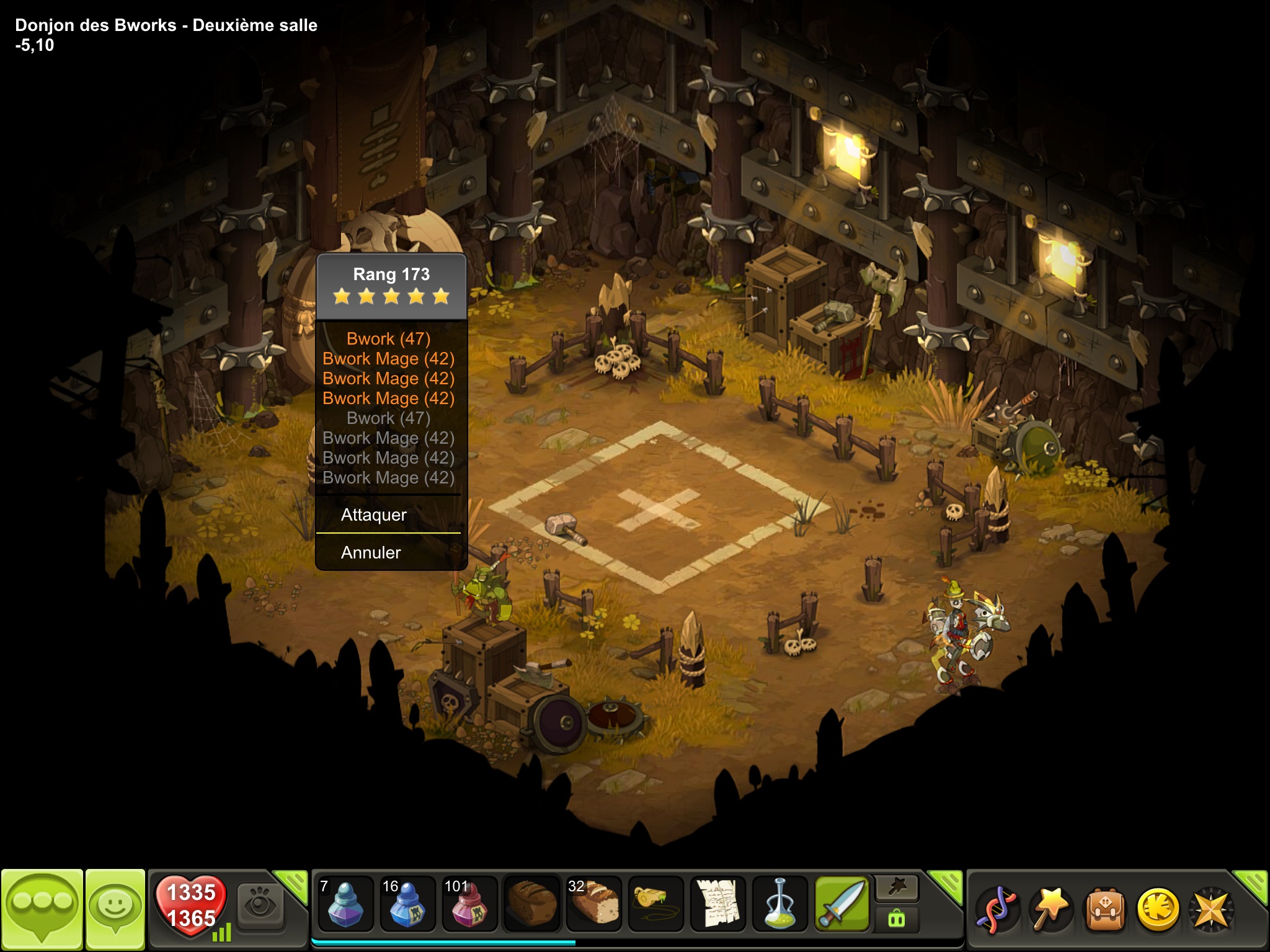Open the backpack inventory

[1104, 909]
